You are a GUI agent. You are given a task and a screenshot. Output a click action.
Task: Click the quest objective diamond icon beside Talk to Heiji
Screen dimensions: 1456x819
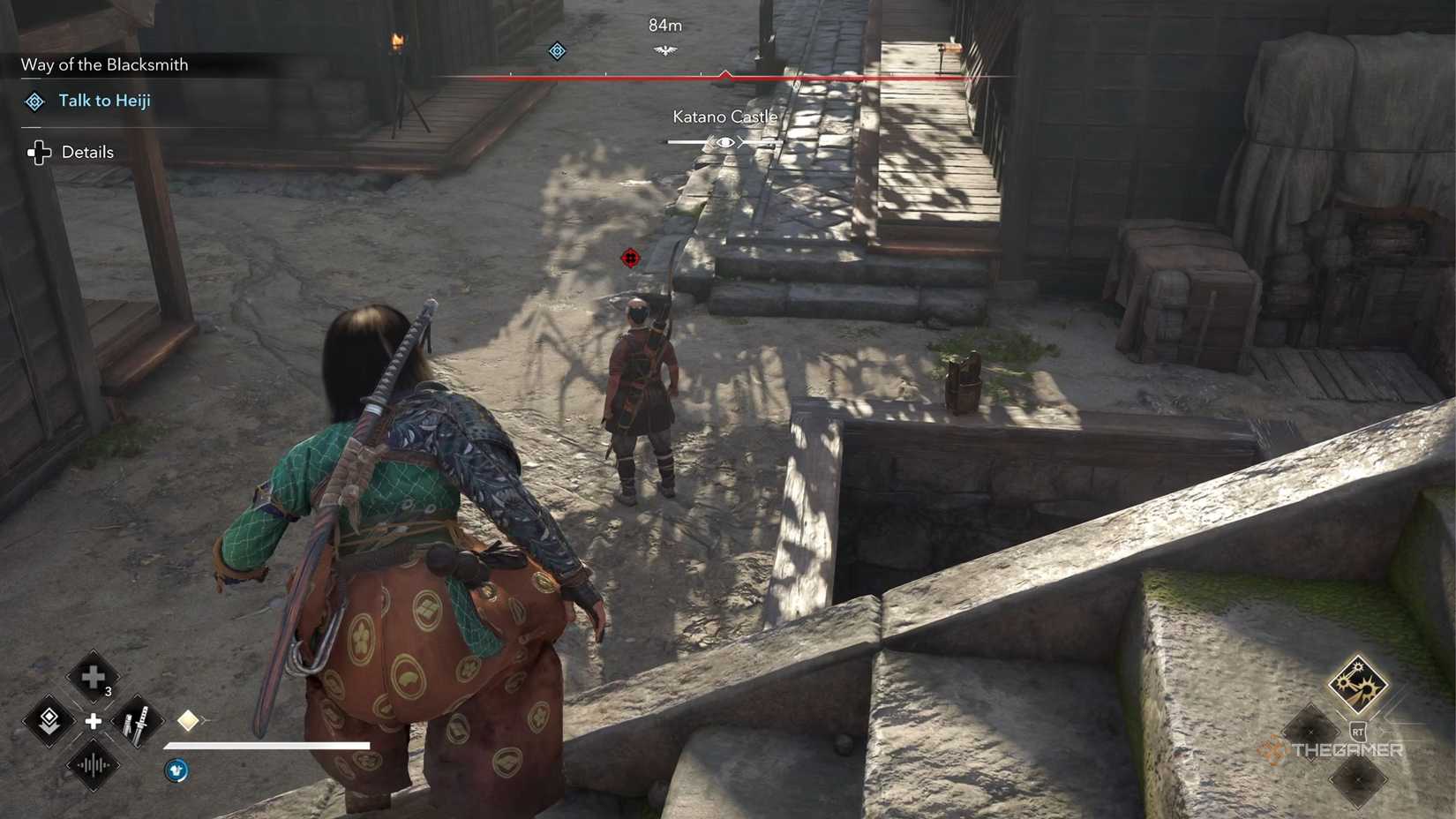(x=34, y=101)
